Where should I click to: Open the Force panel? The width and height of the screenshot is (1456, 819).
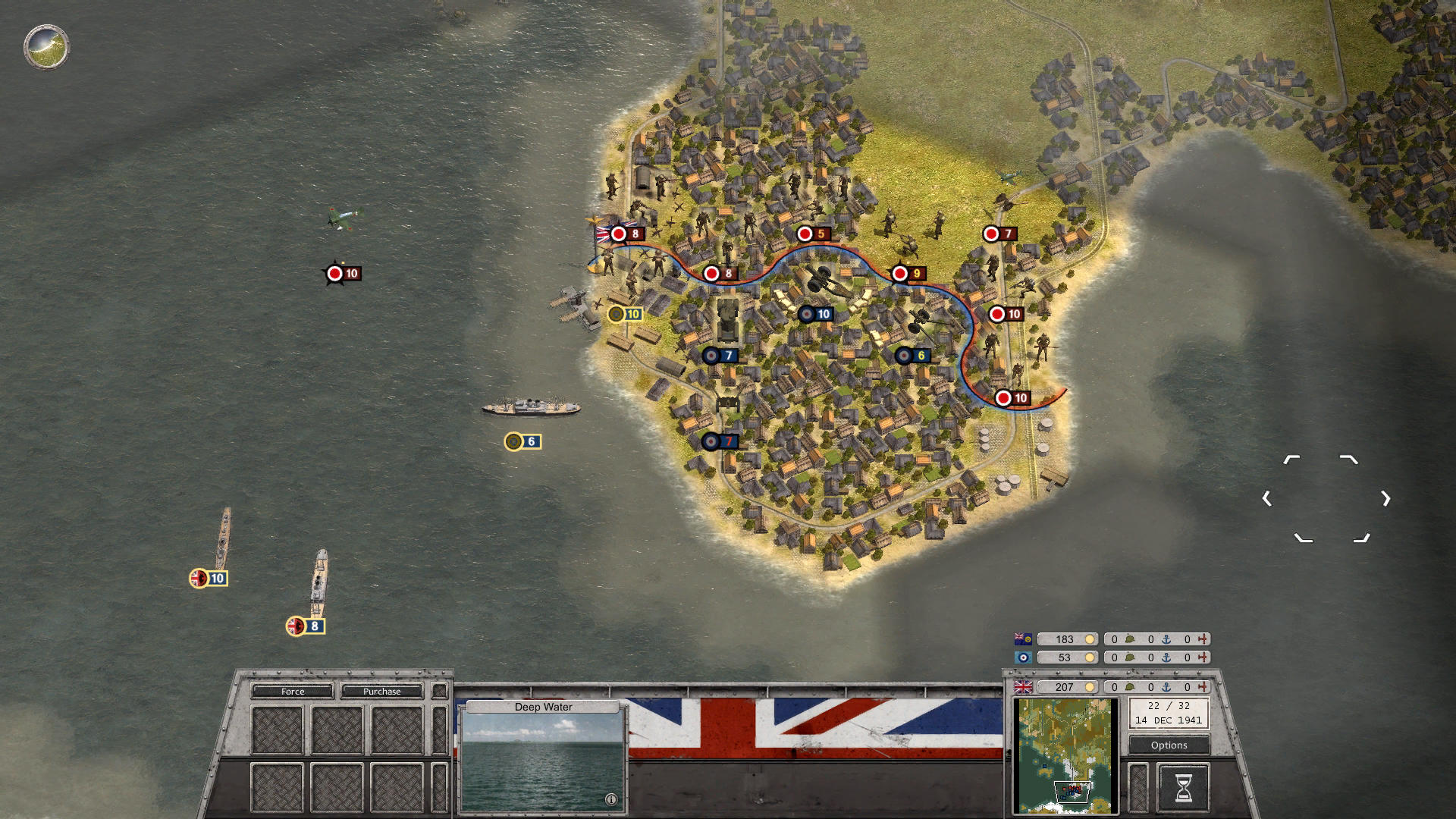pyautogui.click(x=293, y=692)
